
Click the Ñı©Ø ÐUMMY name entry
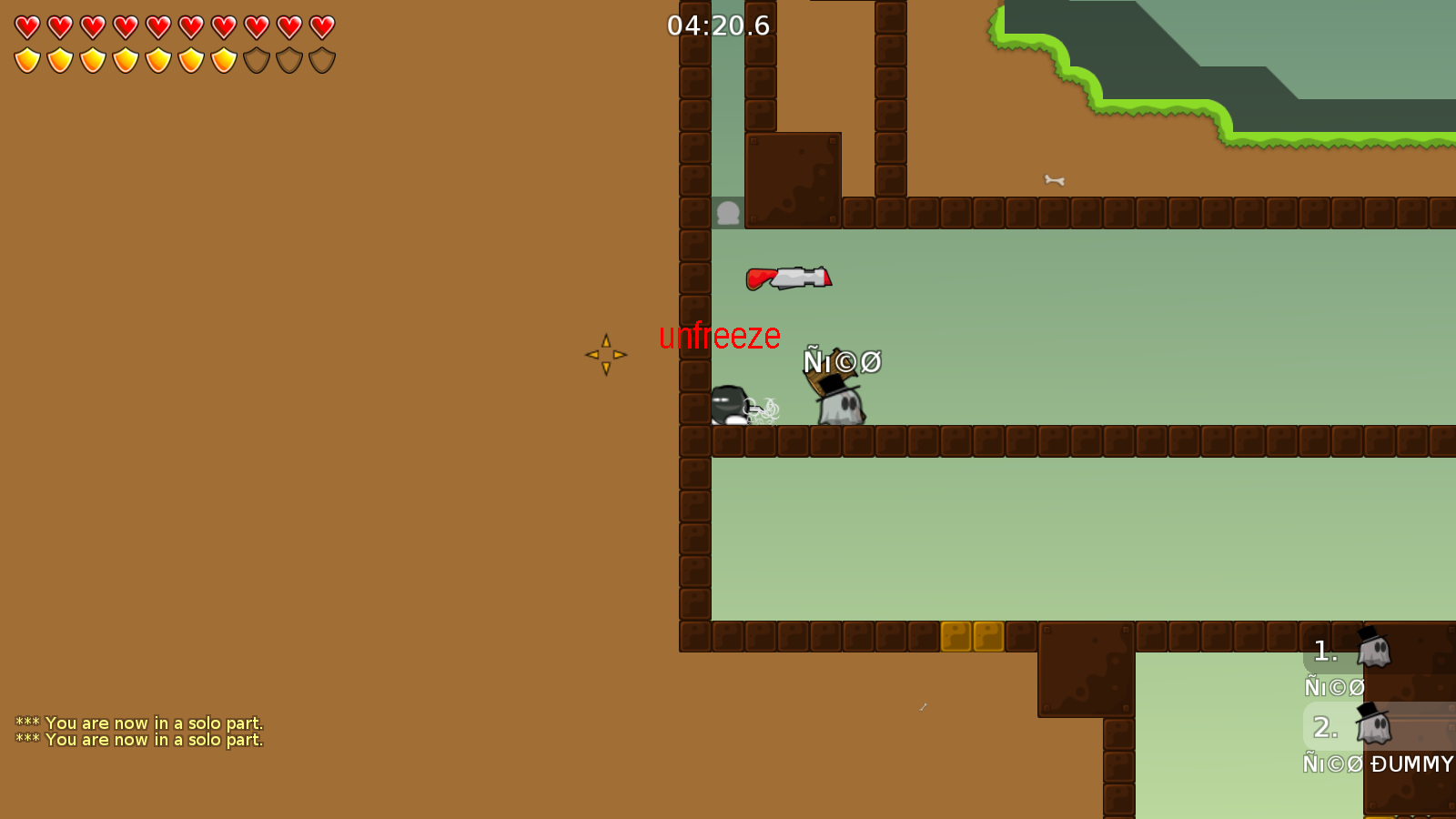coord(1380,764)
